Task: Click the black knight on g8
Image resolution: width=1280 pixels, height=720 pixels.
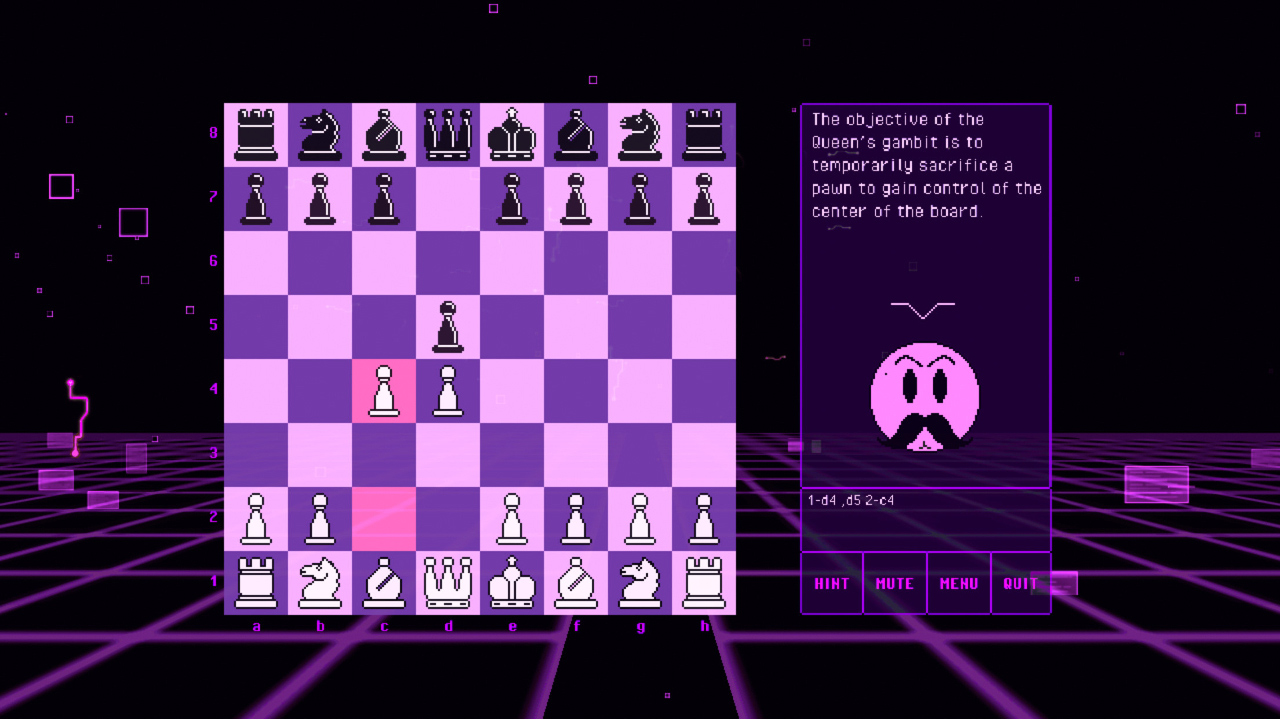Action: click(640, 134)
